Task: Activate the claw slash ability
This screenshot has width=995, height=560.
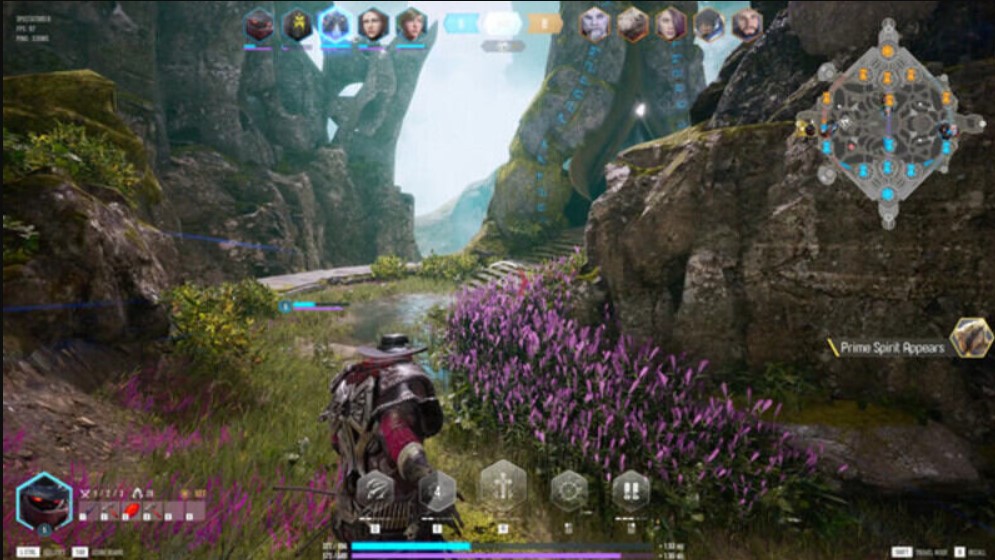Action: click(x=375, y=490)
